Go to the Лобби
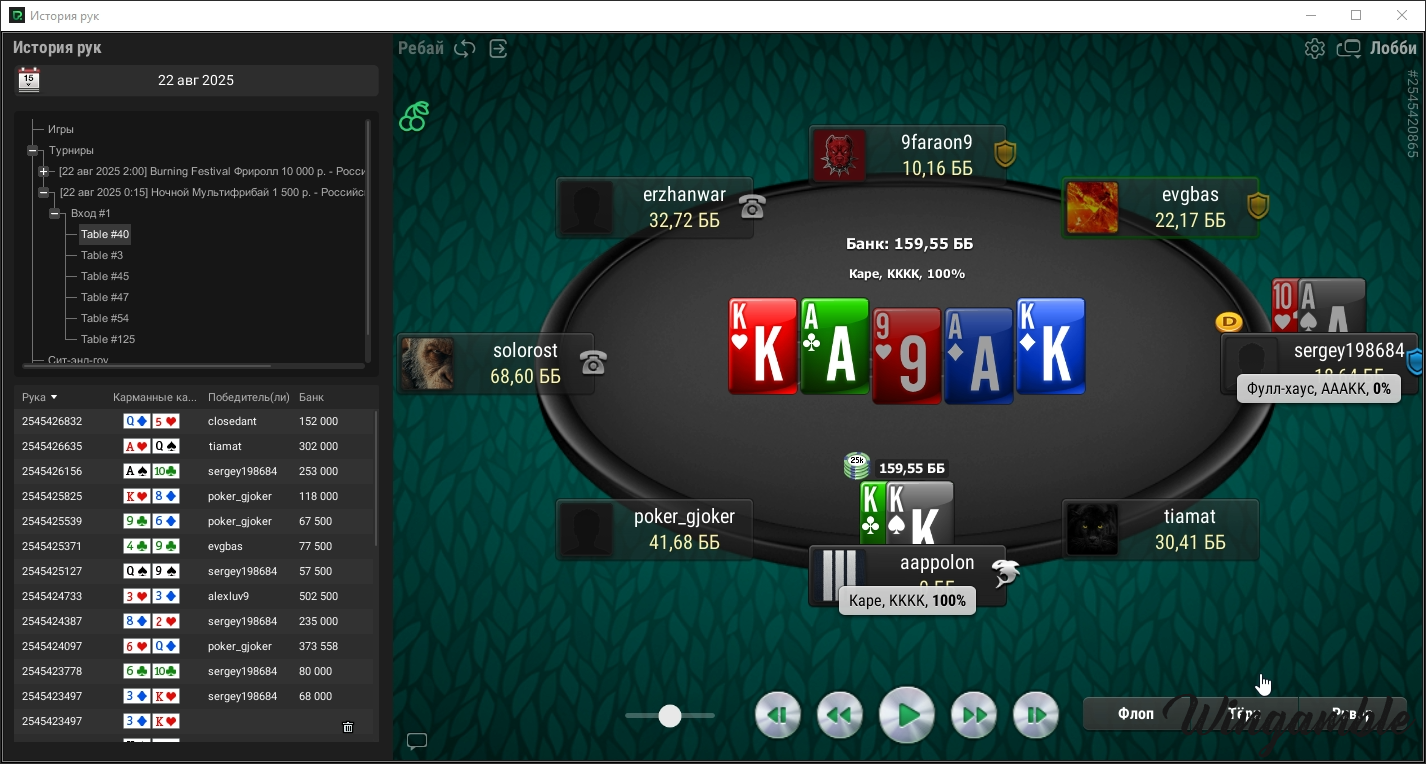The height and width of the screenshot is (764, 1426). point(1392,48)
